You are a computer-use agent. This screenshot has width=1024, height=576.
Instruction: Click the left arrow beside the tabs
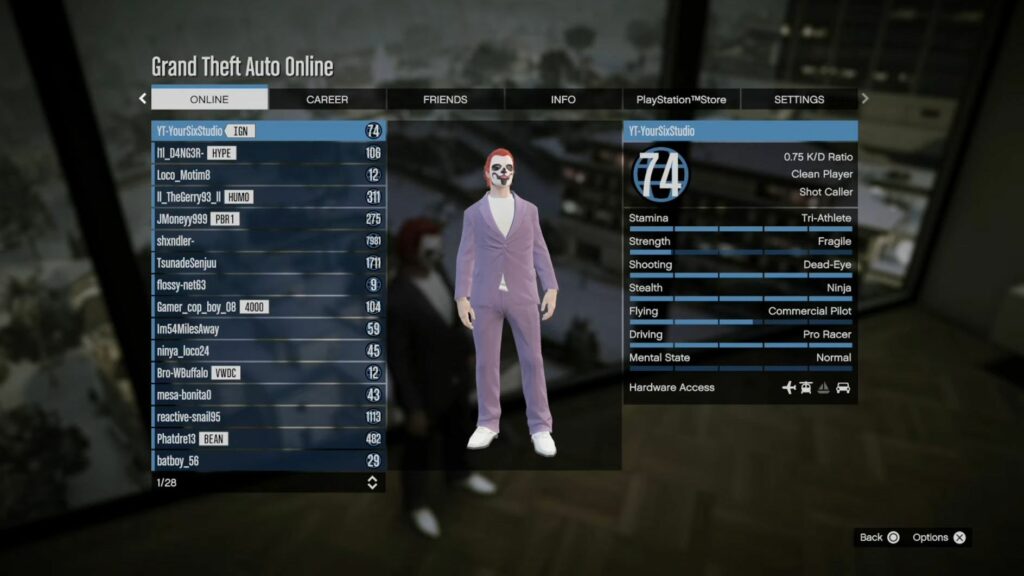142,98
